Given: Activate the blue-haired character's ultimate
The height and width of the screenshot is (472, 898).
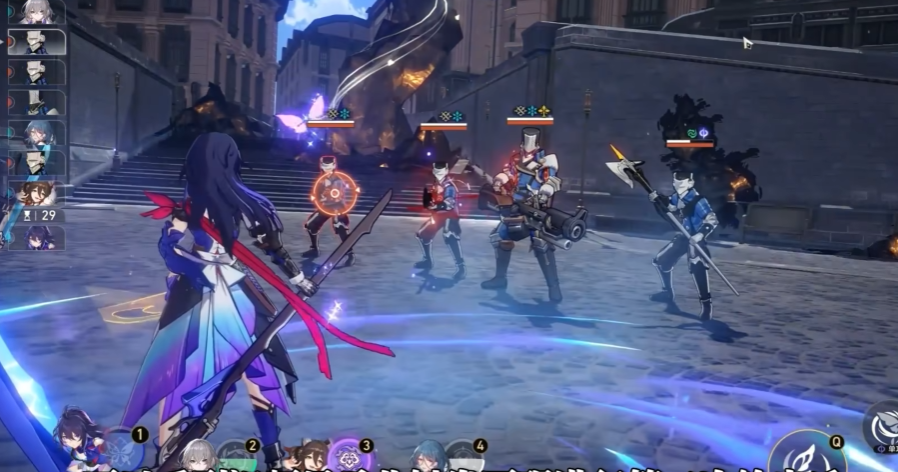Looking at the screenshot, I should [x=463, y=458].
